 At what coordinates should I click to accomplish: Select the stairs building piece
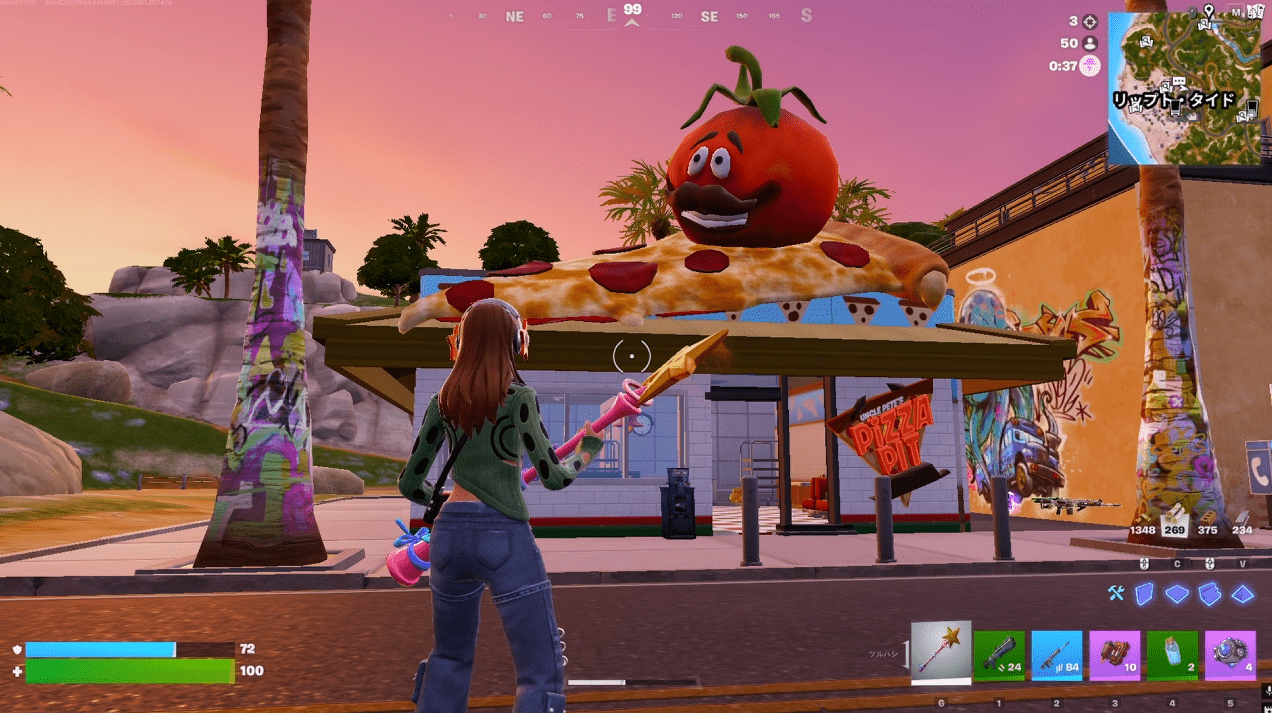pyautogui.click(x=1210, y=594)
